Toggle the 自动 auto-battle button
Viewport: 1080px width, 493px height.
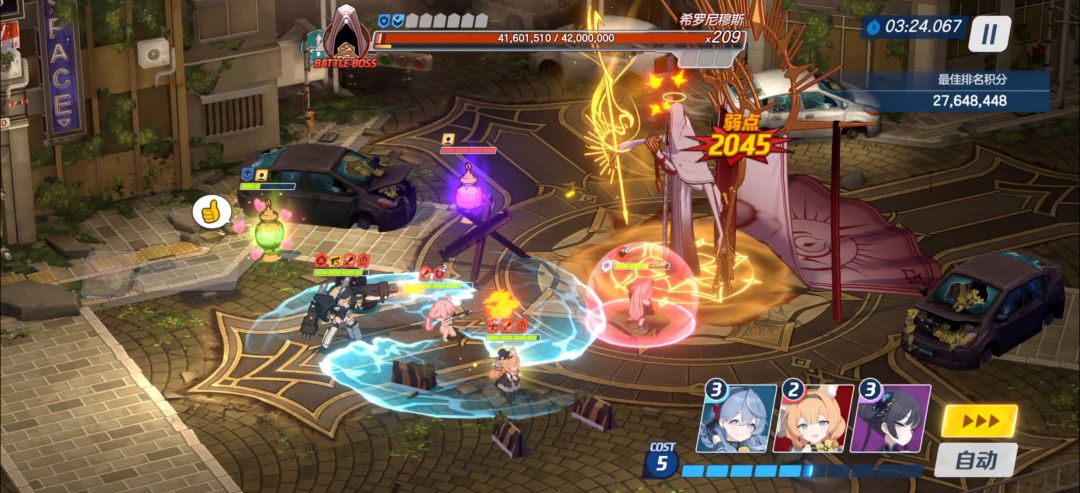pyautogui.click(x=975, y=461)
